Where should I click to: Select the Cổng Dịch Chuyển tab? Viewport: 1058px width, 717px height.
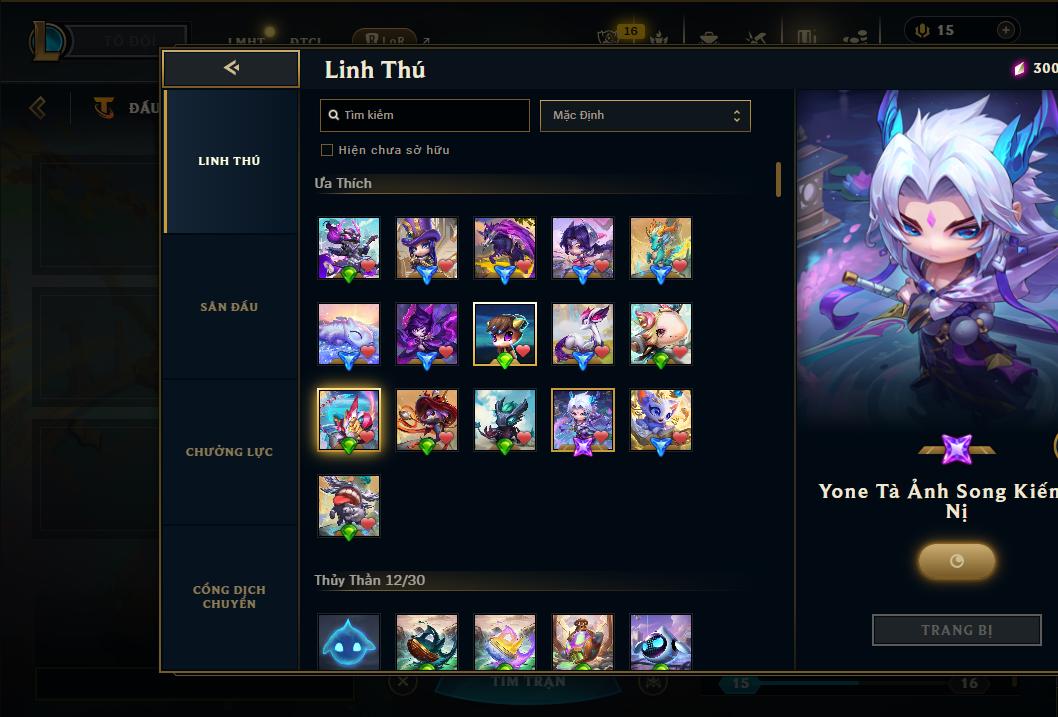coord(229,596)
